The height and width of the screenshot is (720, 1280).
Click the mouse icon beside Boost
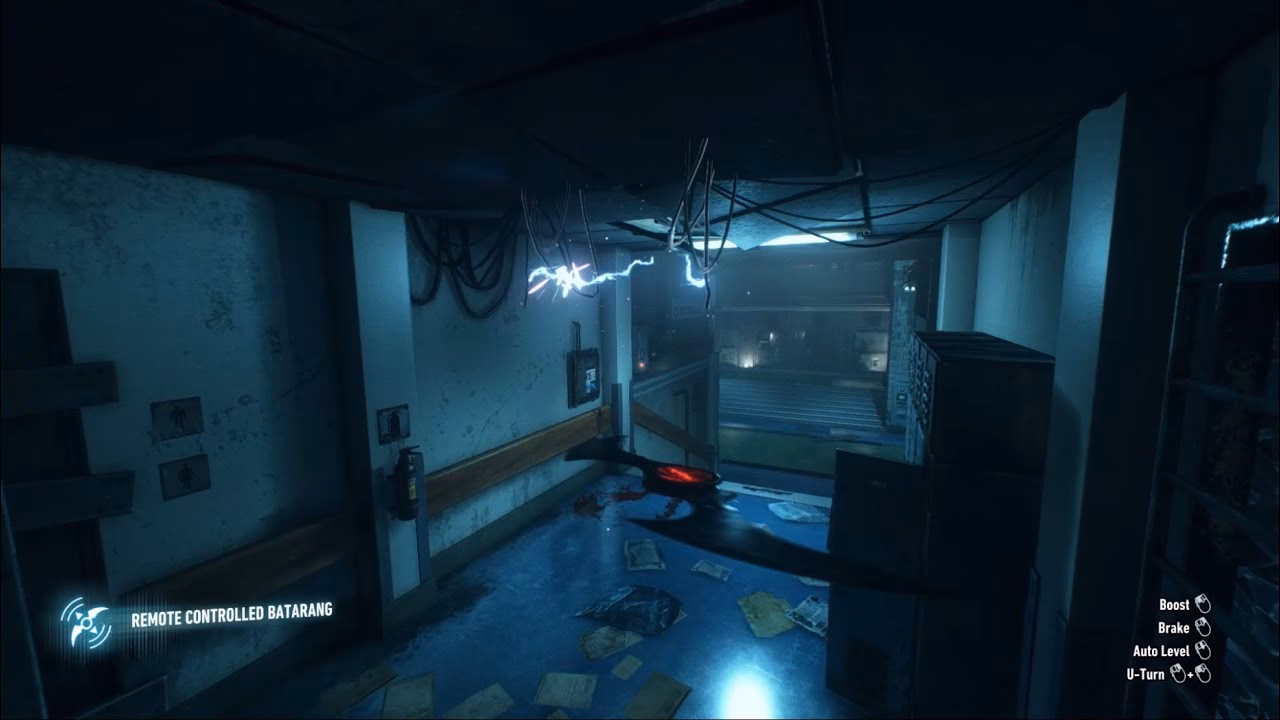point(1204,604)
